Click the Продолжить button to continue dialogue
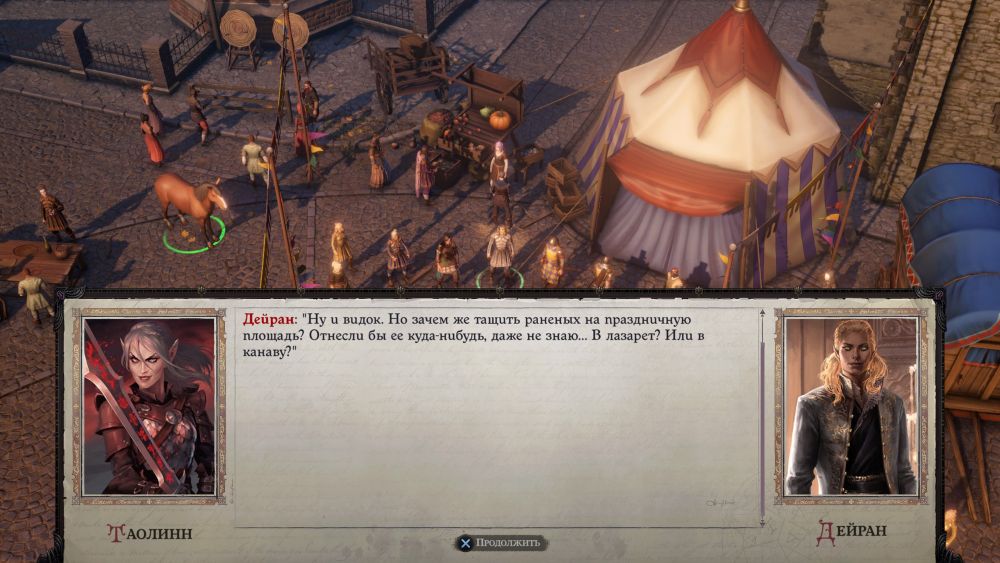The image size is (1000, 563). [499, 543]
